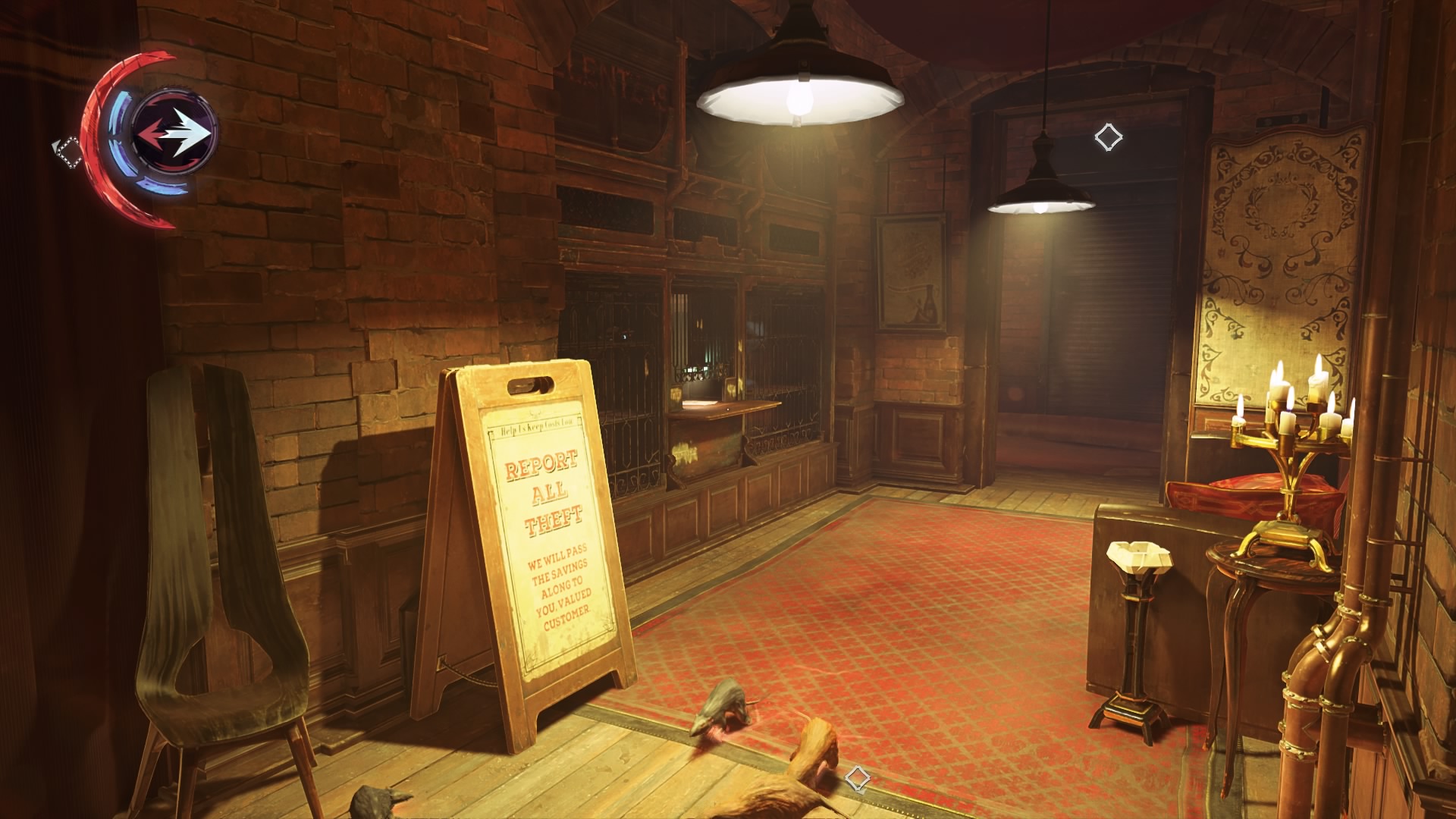Click the objective marker above the dark doorway
Screen dimensions: 1456x819
[1108, 137]
